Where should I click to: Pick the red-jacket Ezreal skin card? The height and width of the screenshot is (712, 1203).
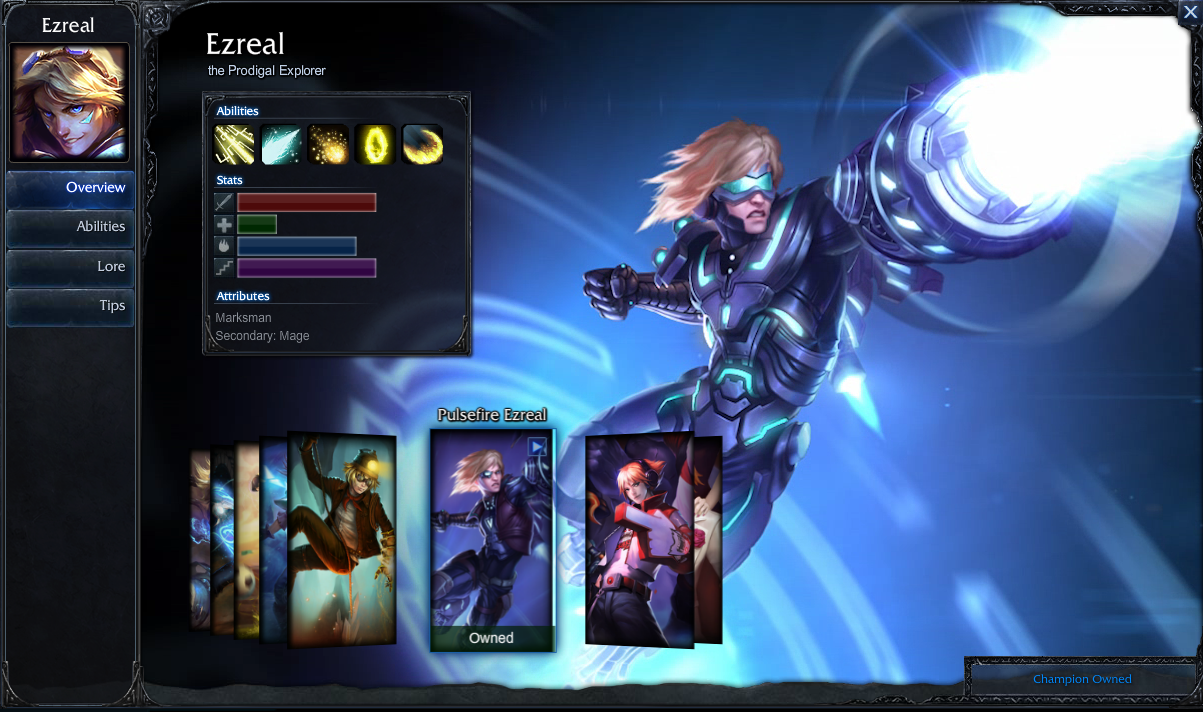tap(638, 540)
